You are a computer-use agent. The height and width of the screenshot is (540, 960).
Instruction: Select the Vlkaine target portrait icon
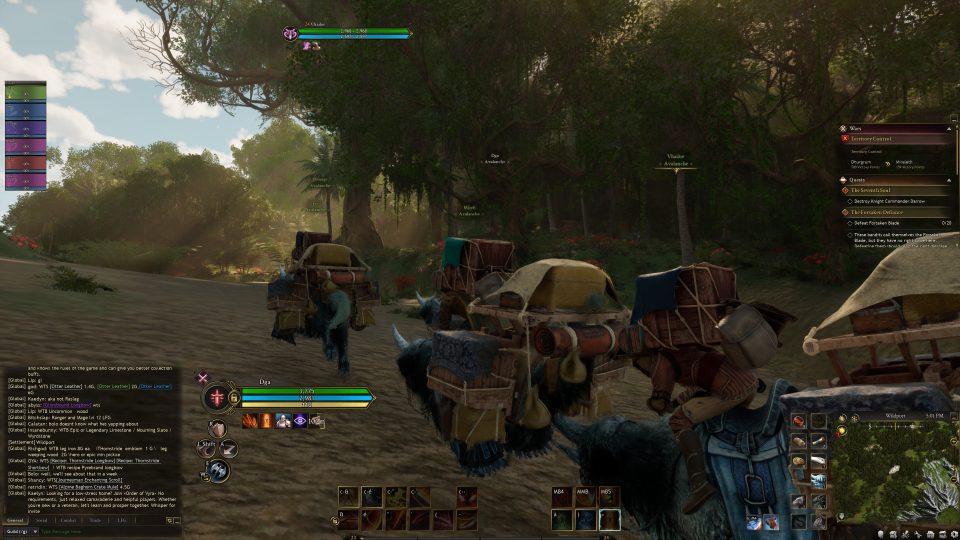290,33
